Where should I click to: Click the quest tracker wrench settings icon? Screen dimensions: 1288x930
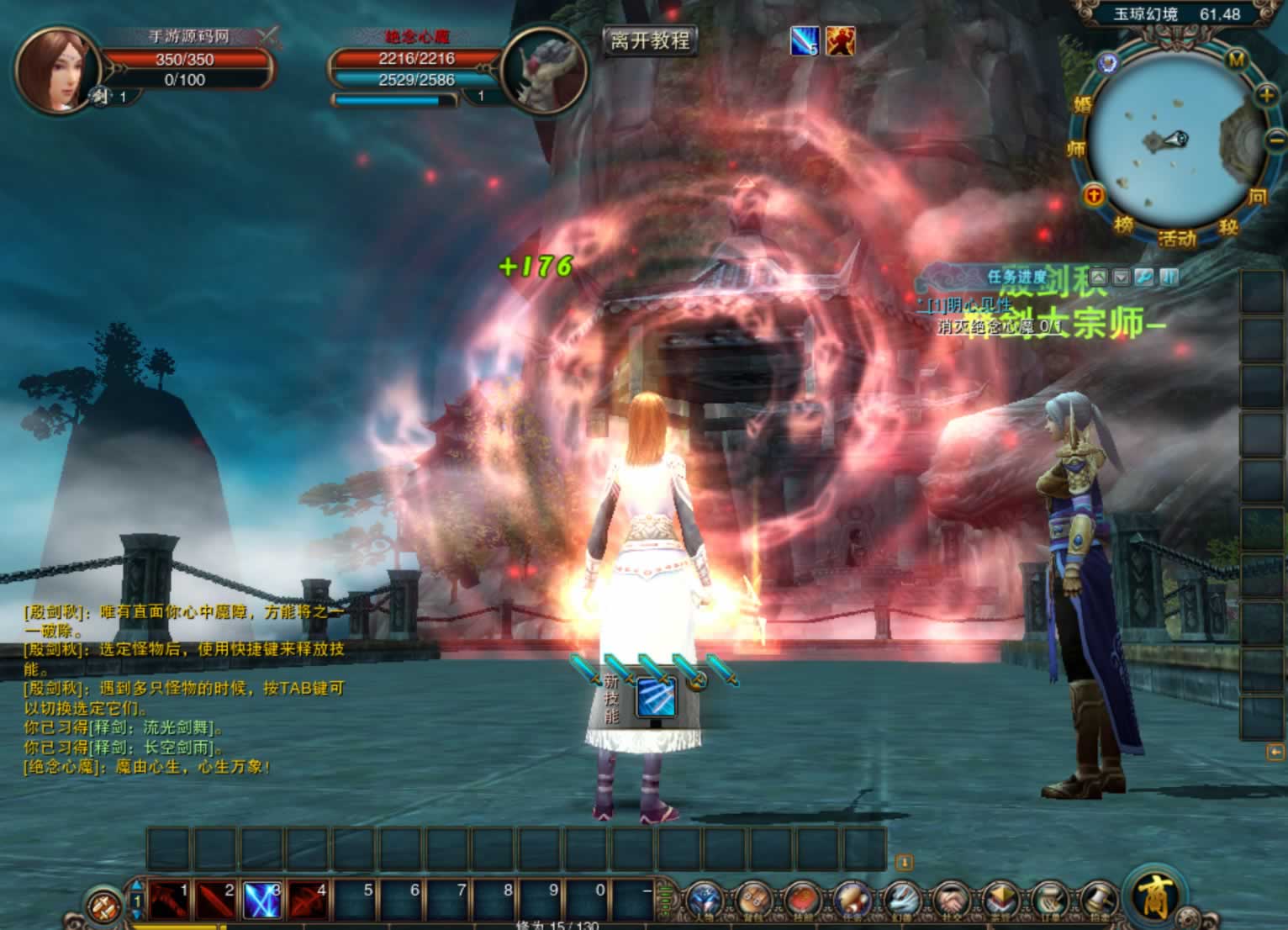[1144, 277]
